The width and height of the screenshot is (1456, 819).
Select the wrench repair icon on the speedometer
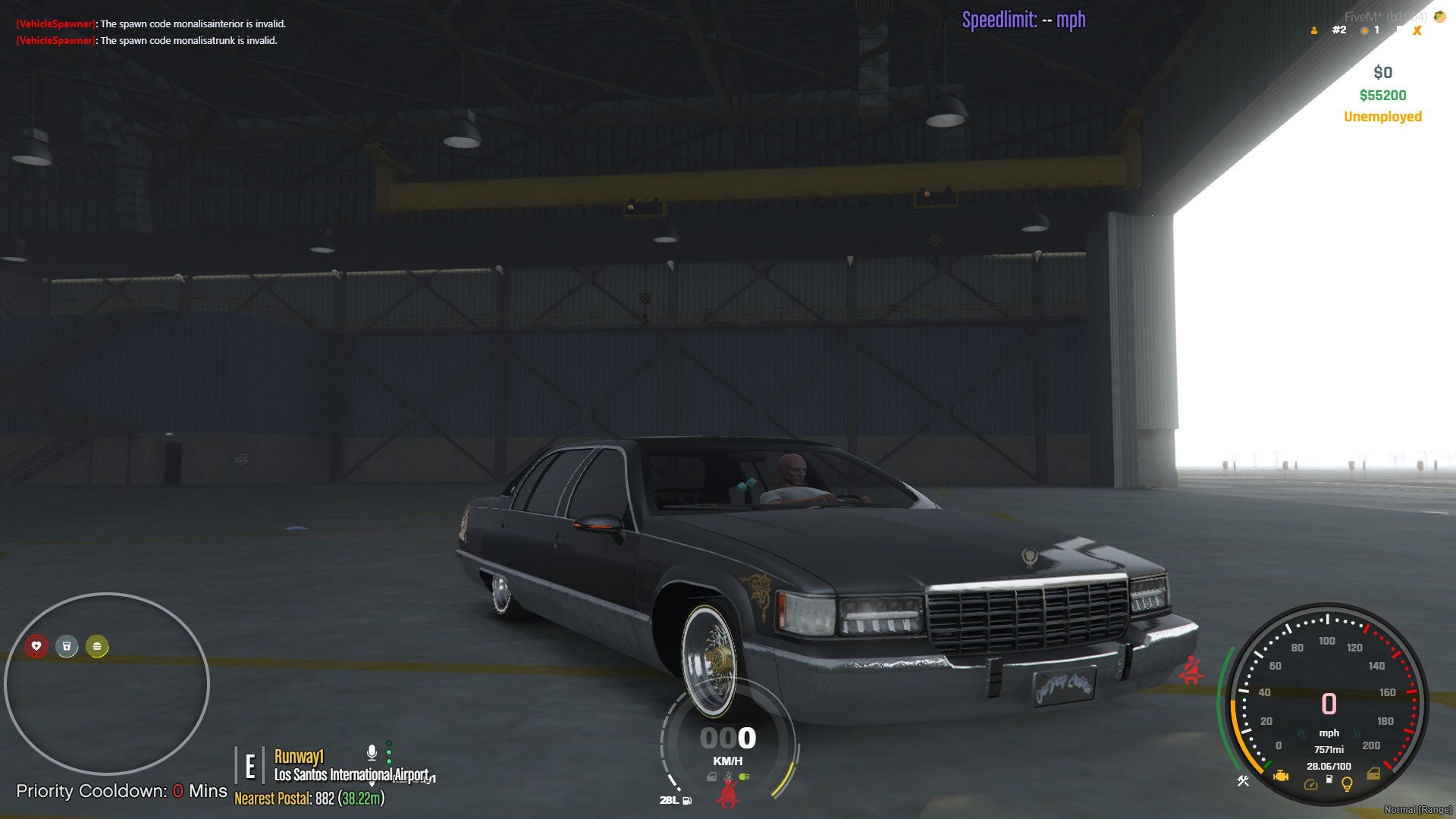tap(1243, 781)
